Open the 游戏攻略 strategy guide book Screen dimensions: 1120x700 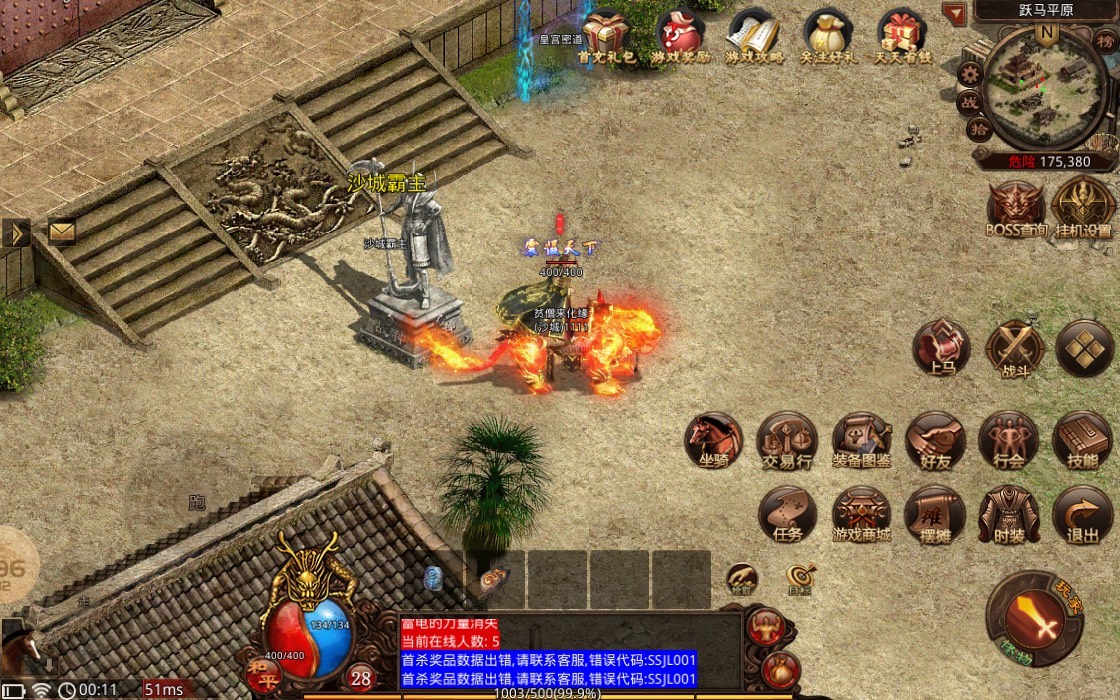click(x=754, y=36)
